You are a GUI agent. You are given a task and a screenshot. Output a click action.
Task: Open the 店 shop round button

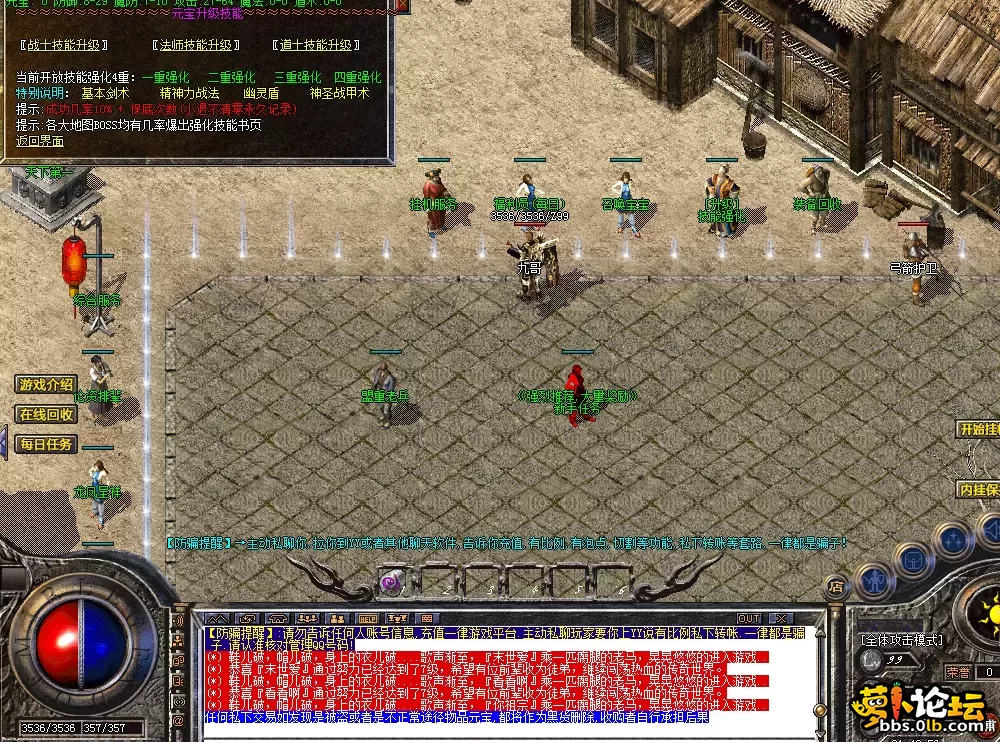(x=837, y=587)
